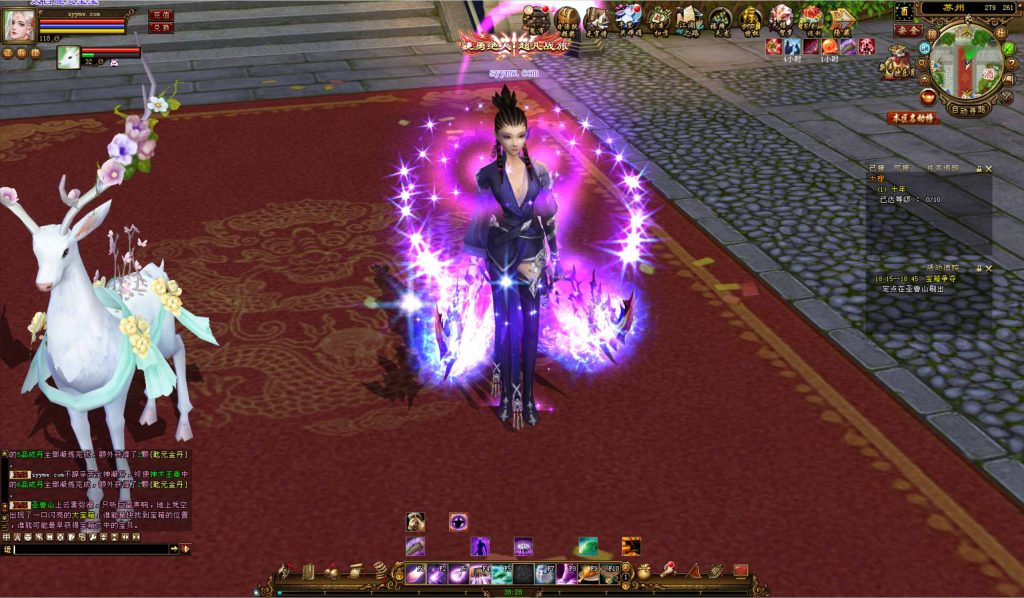Click the golden statue icon in top menu

pyautogui.click(x=750, y=18)
